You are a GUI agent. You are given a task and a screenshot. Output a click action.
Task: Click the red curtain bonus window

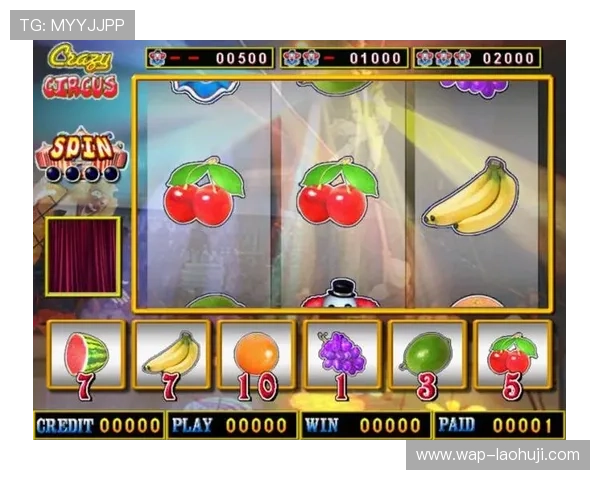[x=82, y=256]
